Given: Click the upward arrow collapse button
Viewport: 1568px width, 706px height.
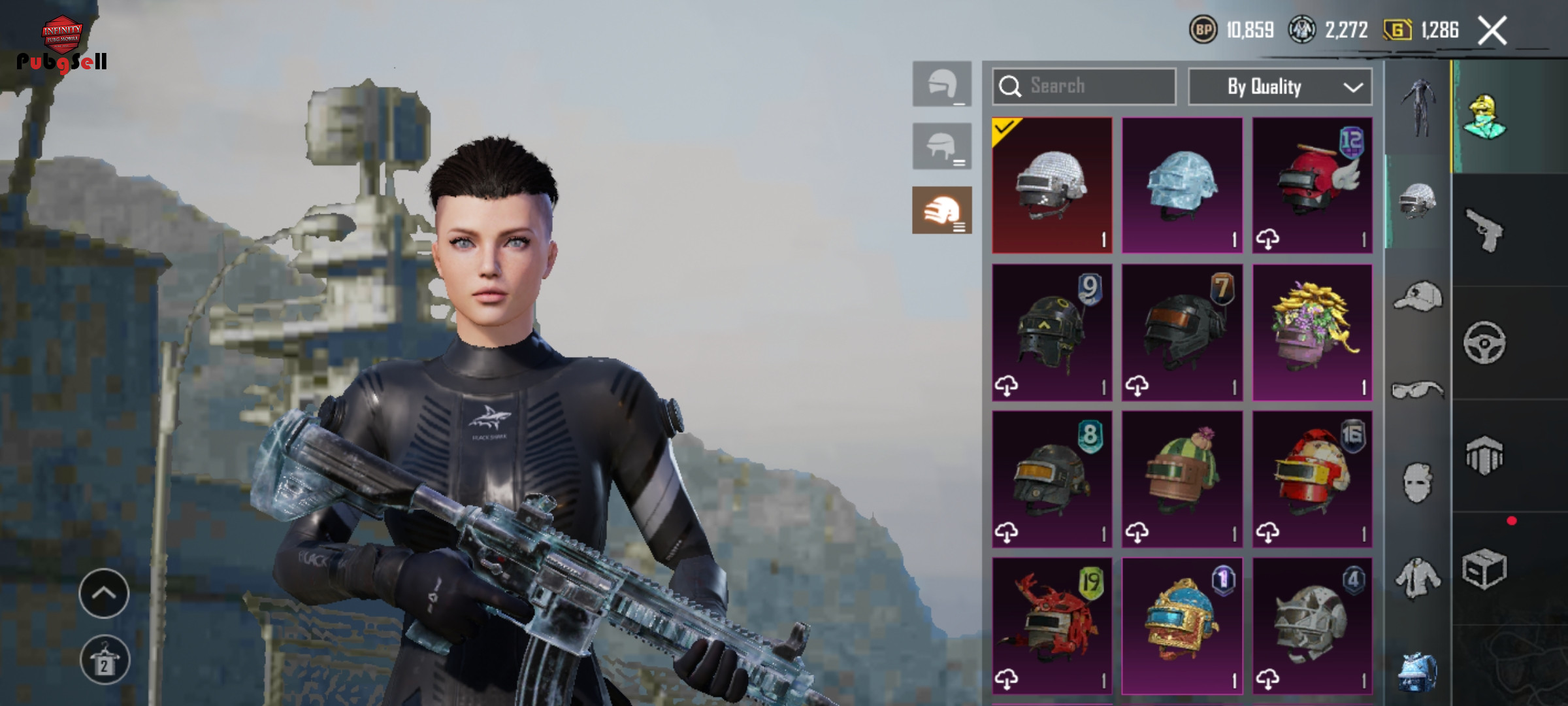Looking at the screenshot, I should [x=104, y=593].
